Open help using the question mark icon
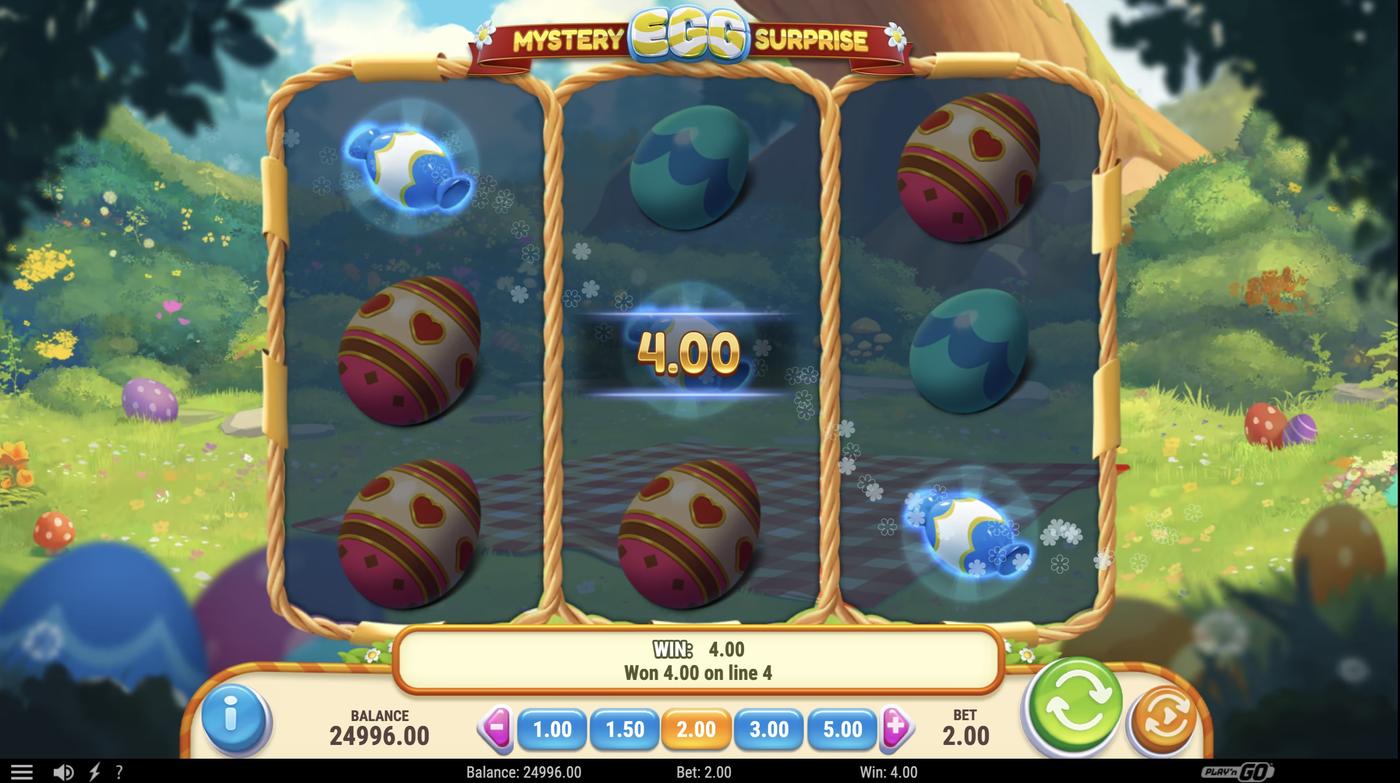Image resolution: width=1400 pixels, height=783 pixels. (118, 771)
